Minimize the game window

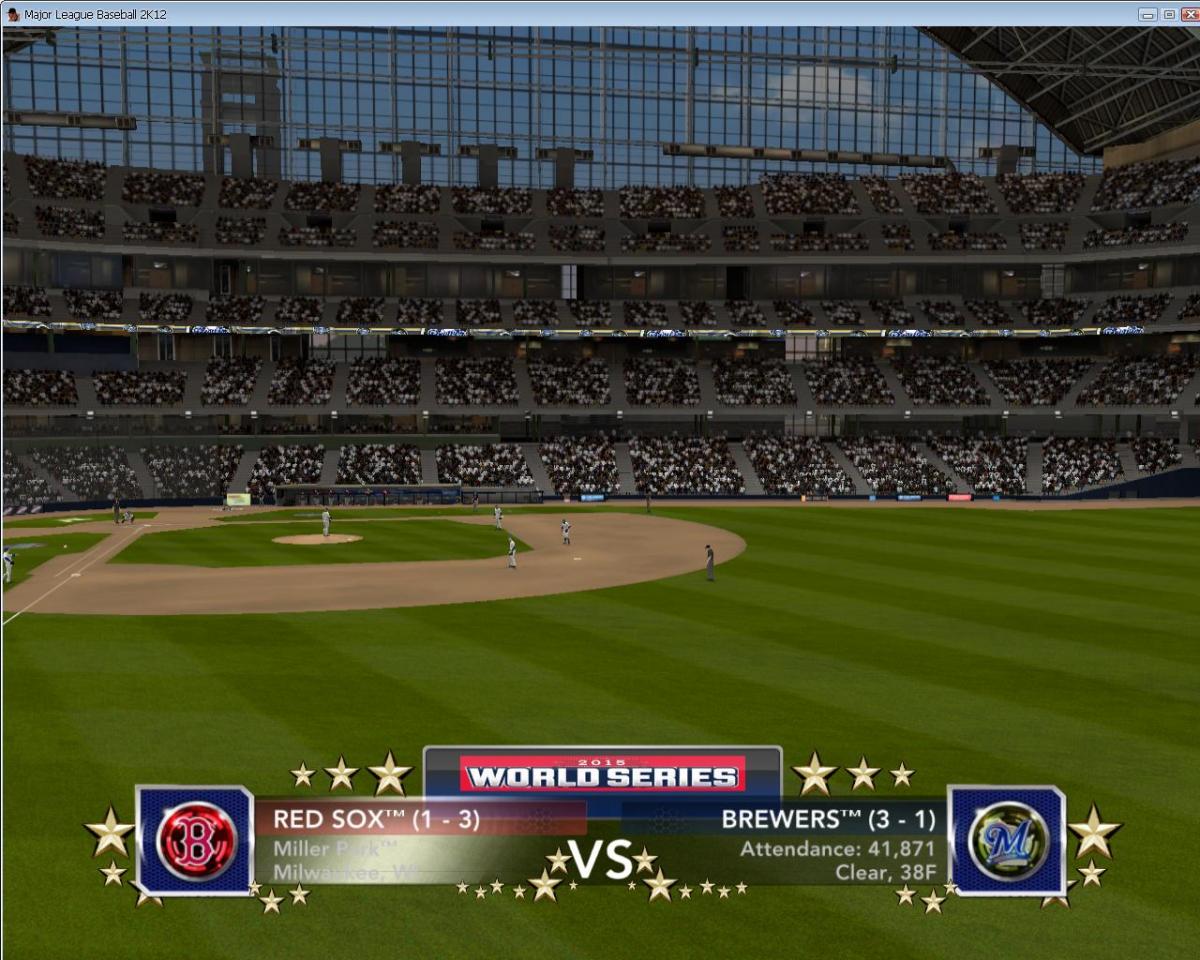[x=1147, y=14]
